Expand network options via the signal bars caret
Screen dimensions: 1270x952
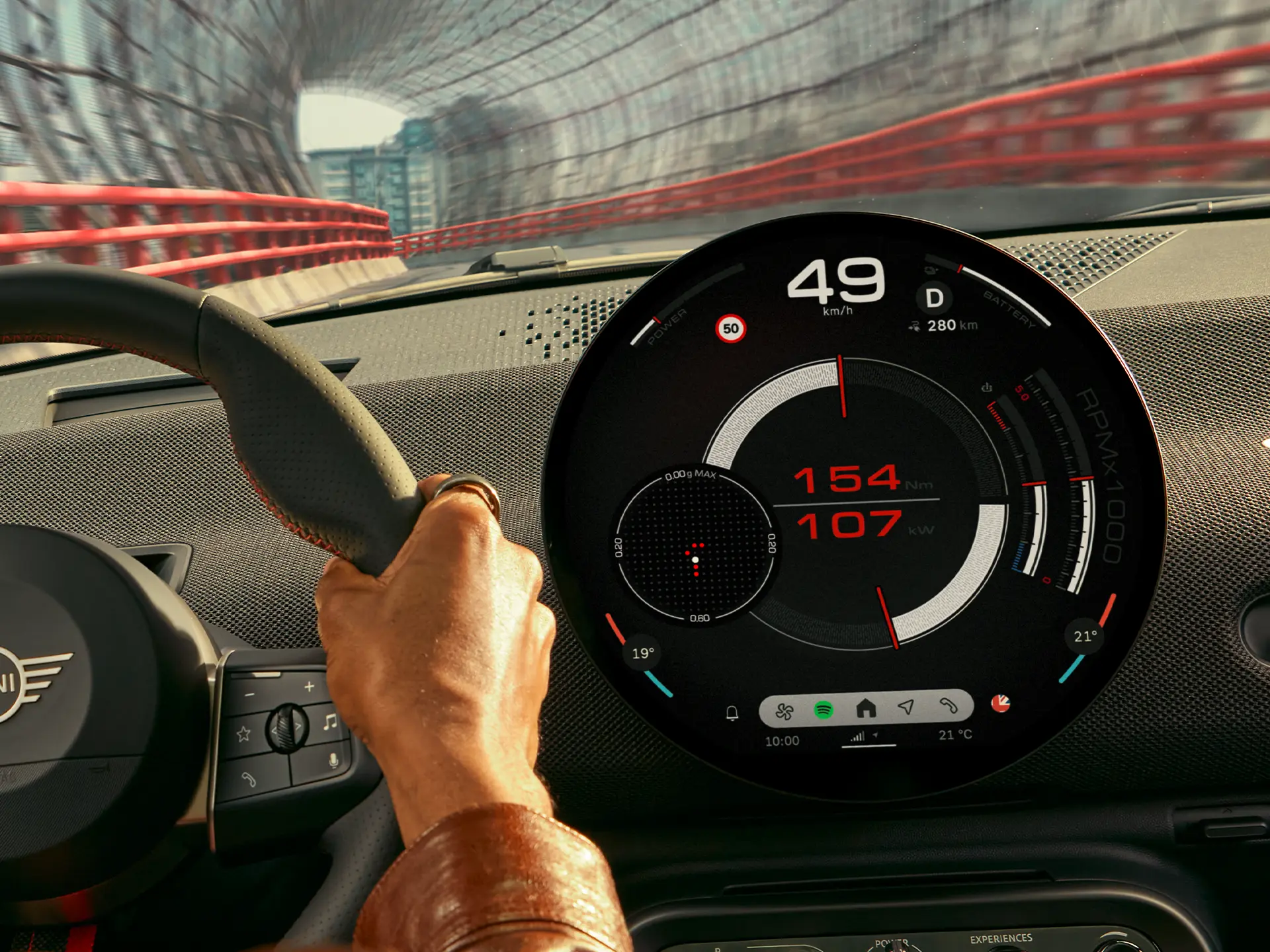[x=876, y=735]
